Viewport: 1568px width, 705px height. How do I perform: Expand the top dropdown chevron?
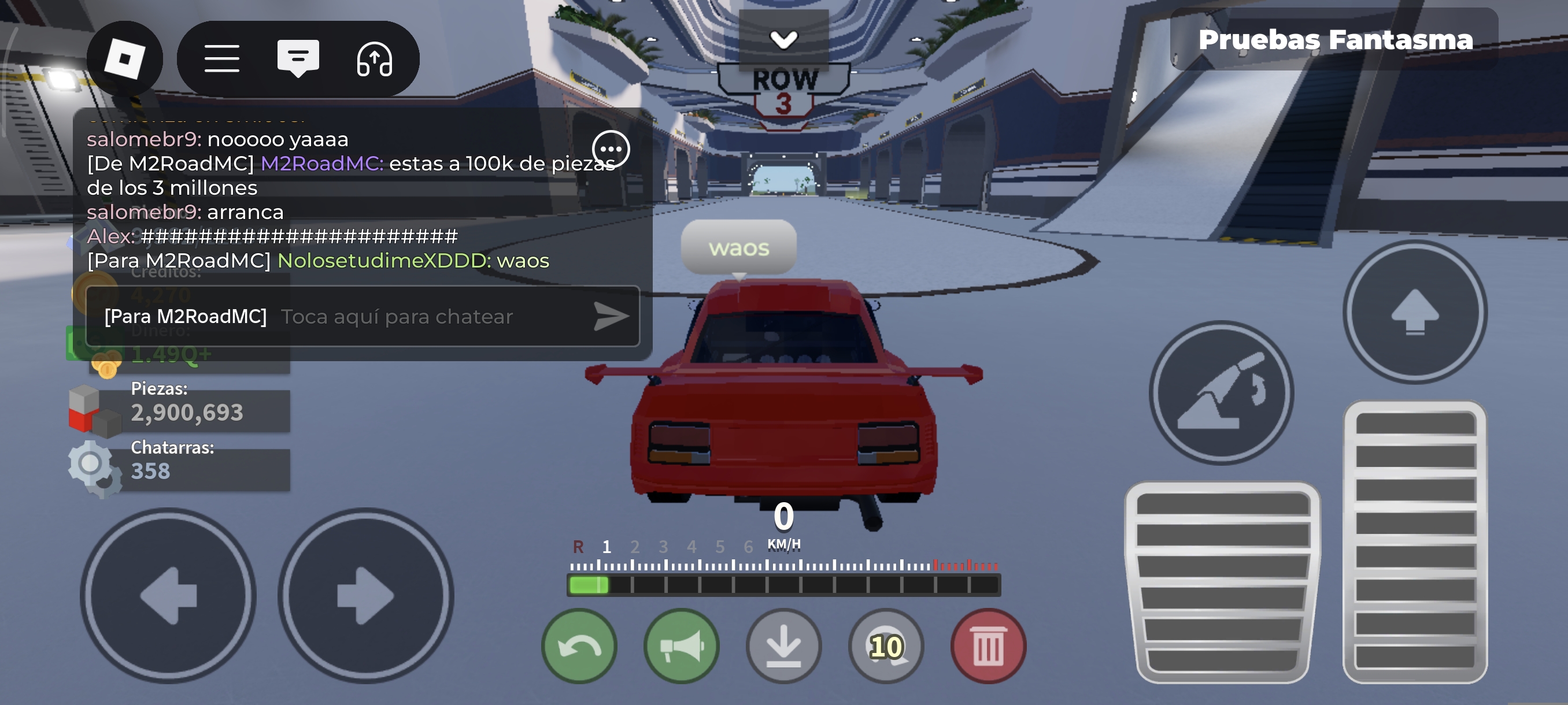click(x=783, y=39)
